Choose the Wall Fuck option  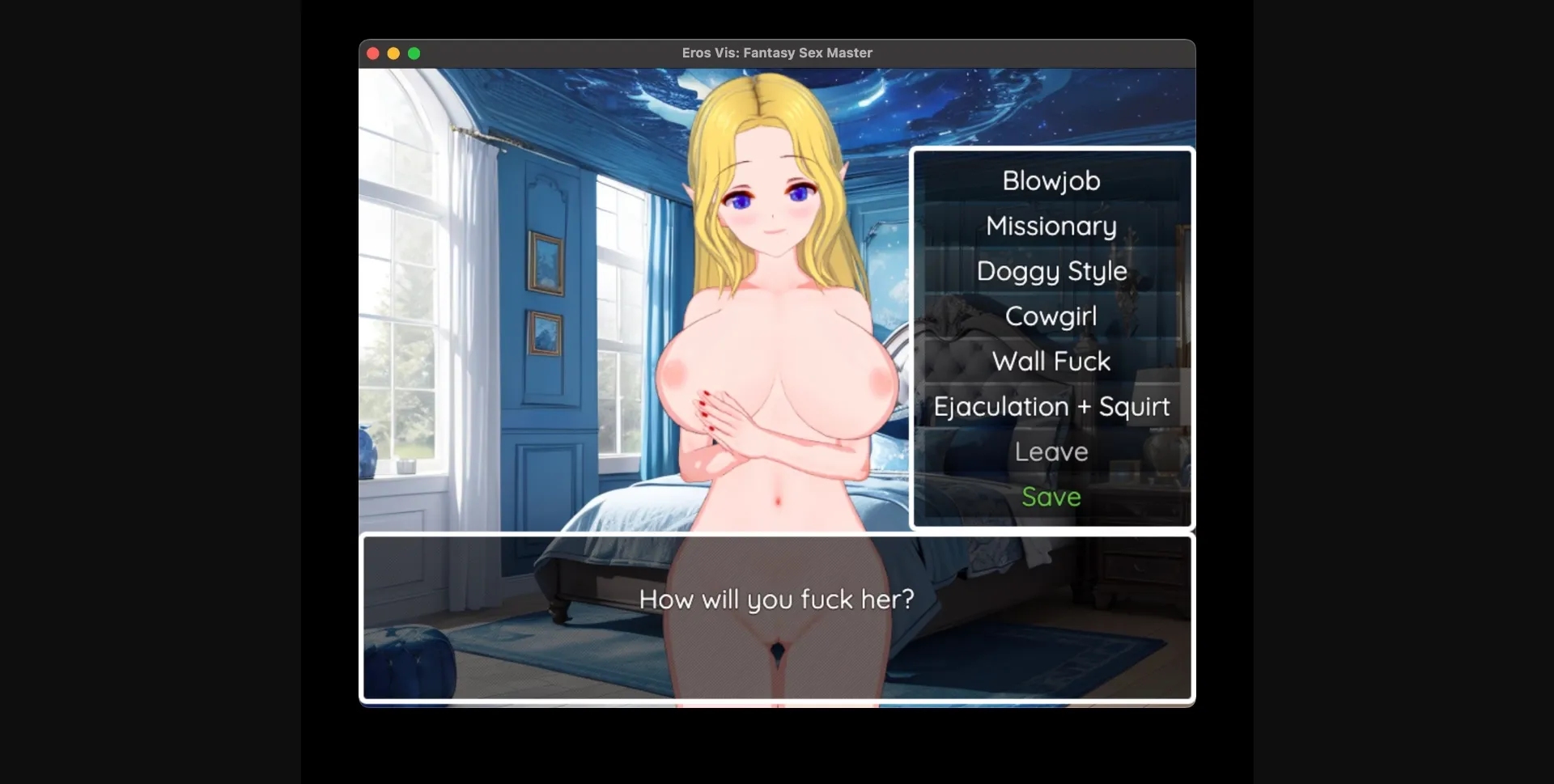click(1051, 362)
